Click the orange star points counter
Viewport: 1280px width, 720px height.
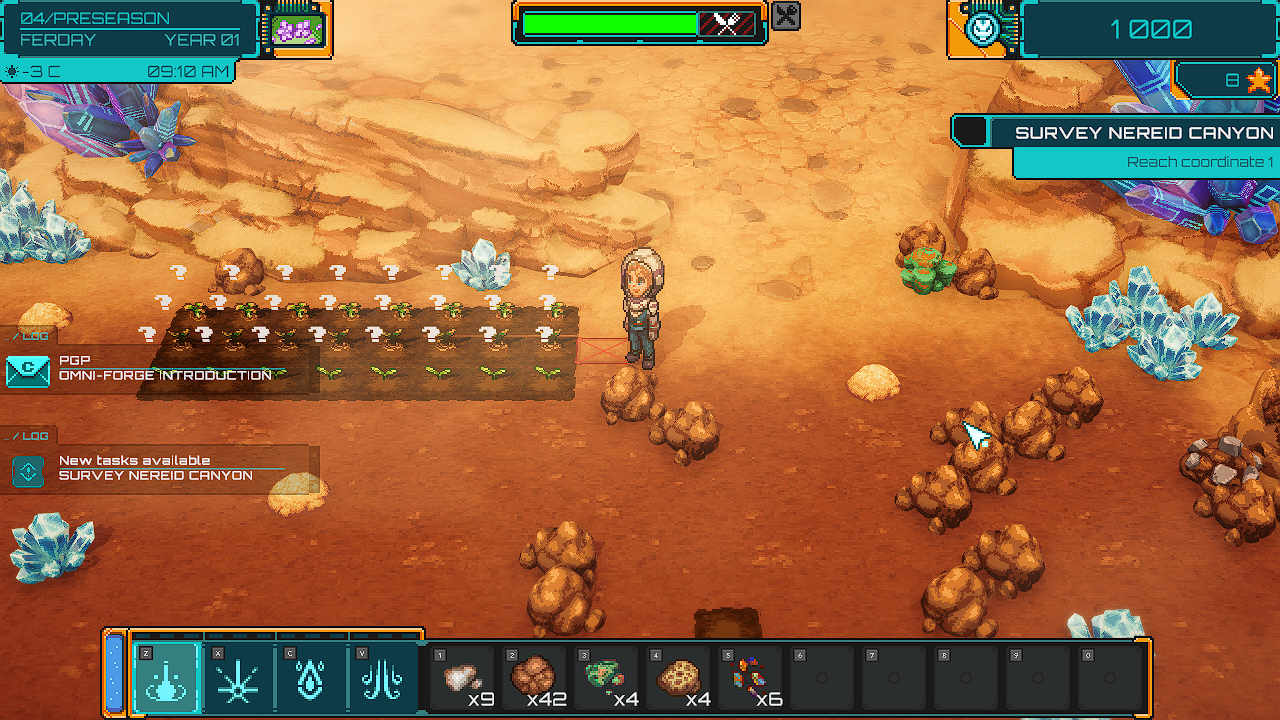pos(1257,81)
